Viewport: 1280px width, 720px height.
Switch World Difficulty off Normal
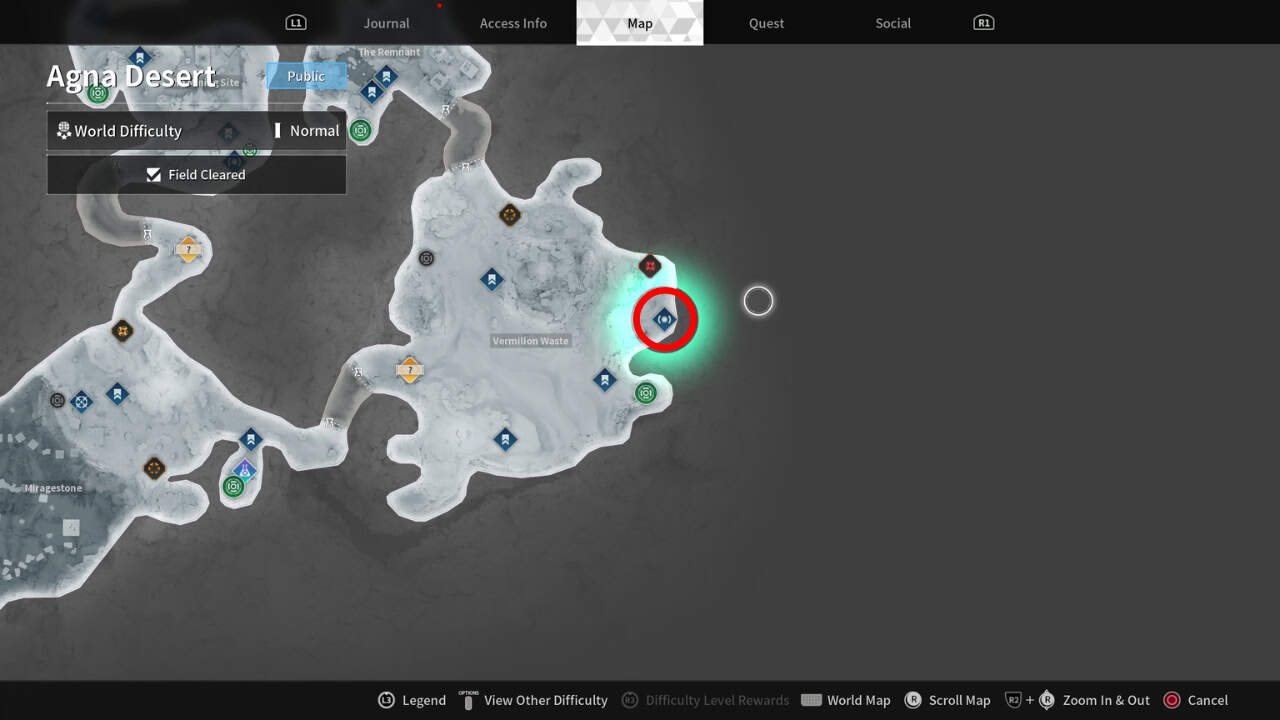(x=314, y=130)
